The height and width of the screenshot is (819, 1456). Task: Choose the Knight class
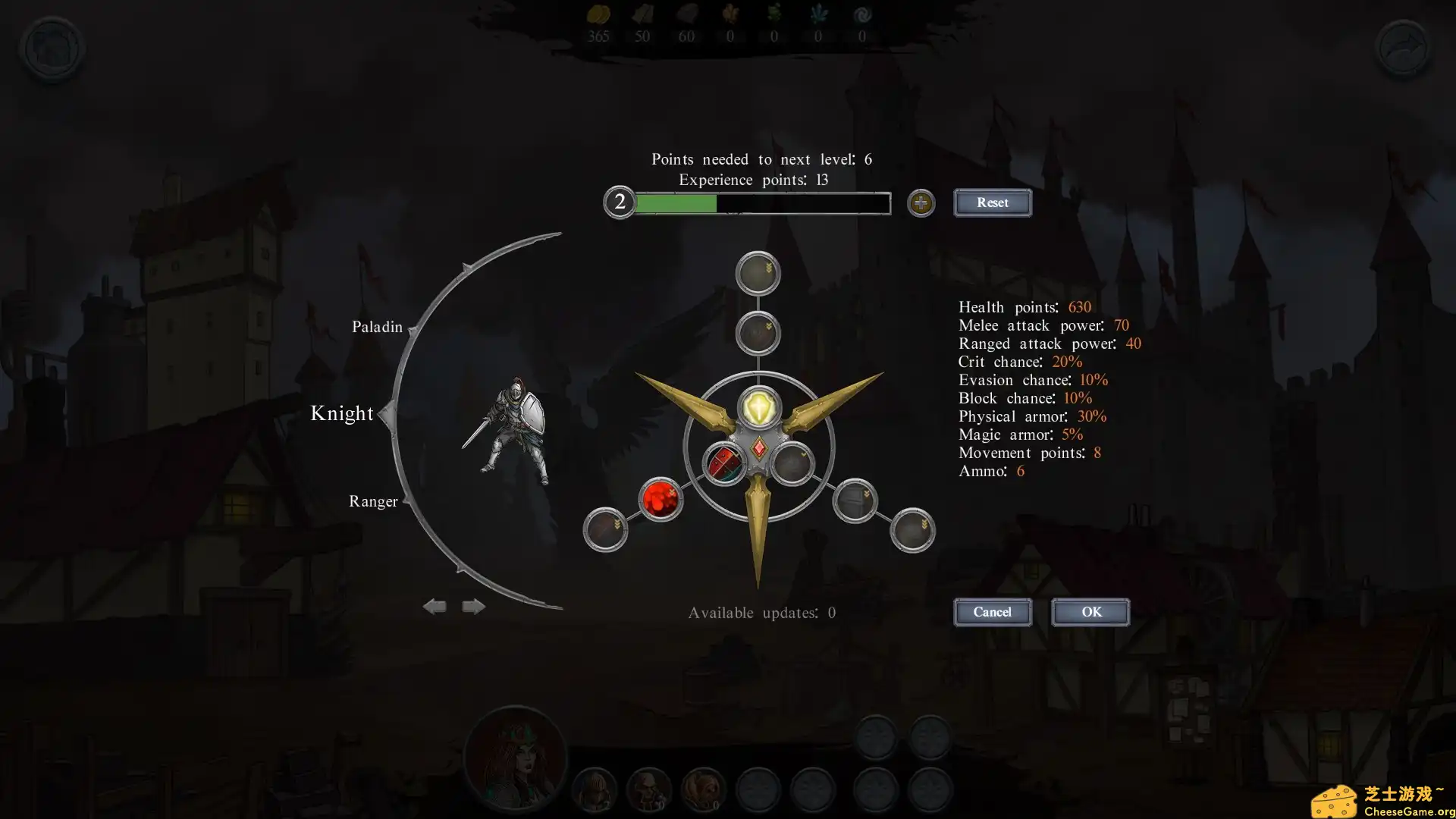tap(342, 413)
